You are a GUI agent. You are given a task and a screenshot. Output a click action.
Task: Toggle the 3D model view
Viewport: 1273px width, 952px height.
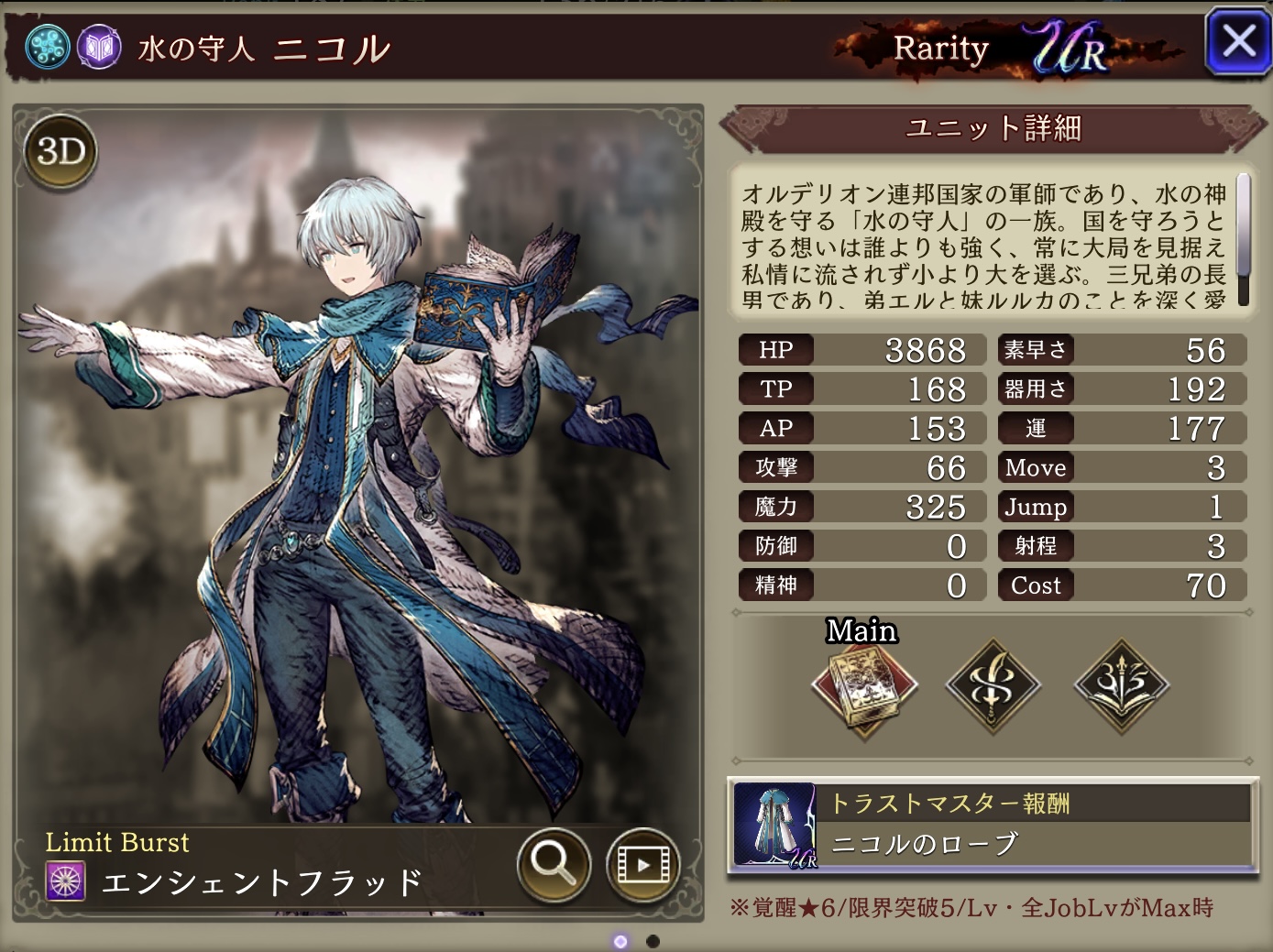point(61,151)
